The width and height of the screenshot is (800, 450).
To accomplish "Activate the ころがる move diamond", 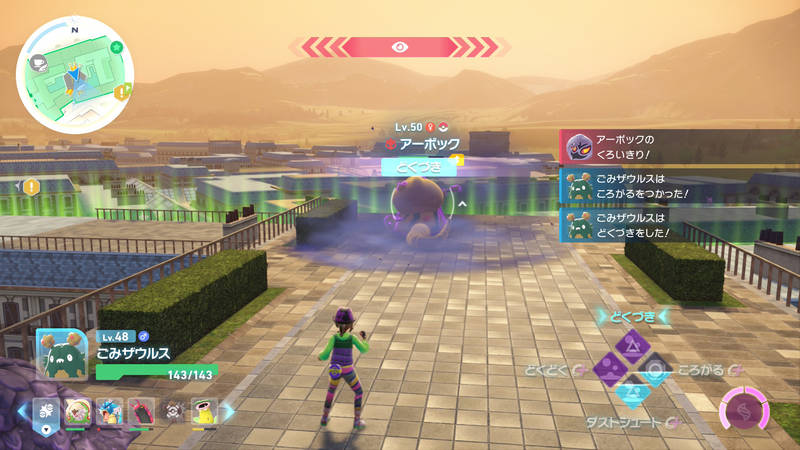I will click(x=656, y=370).
